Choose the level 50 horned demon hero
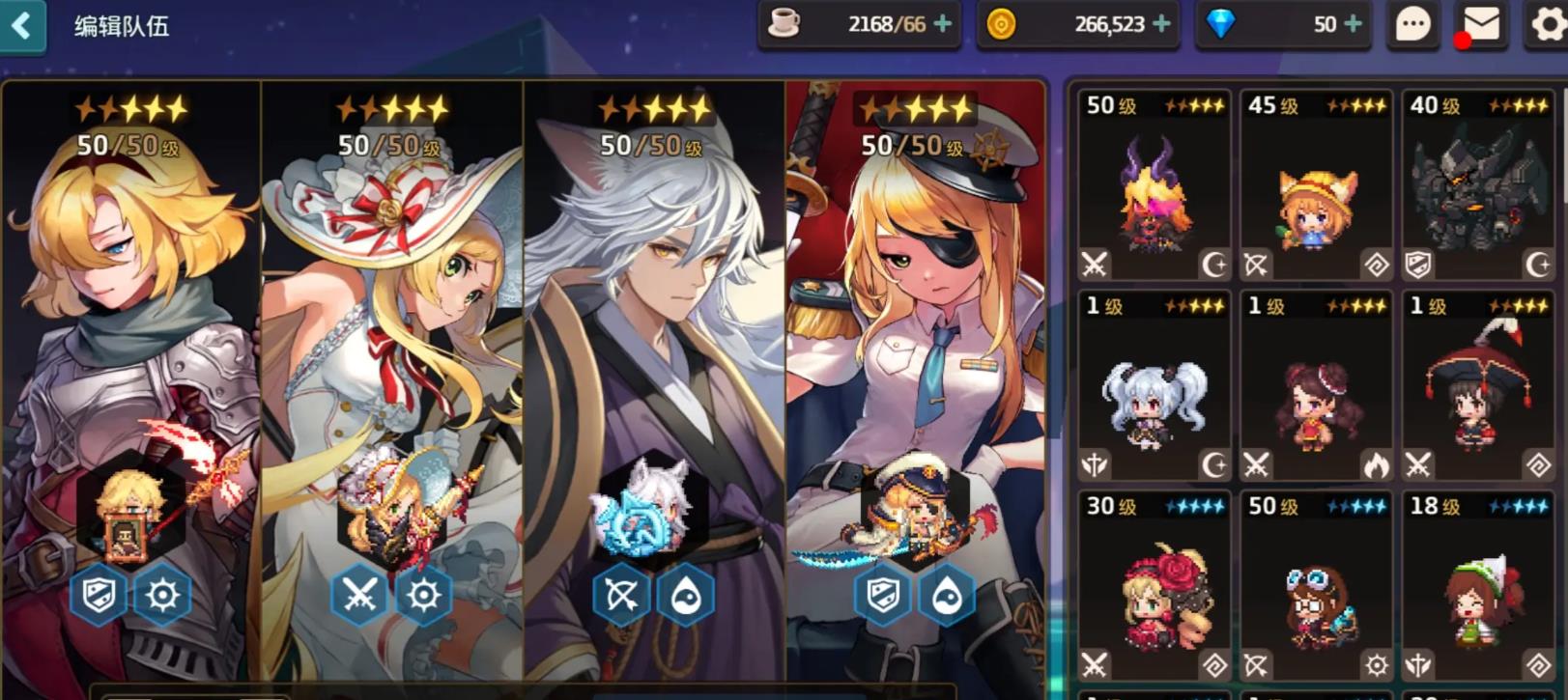This screenshot has height=700, width=1568. pyautogui.click(x=1154, y=185)
